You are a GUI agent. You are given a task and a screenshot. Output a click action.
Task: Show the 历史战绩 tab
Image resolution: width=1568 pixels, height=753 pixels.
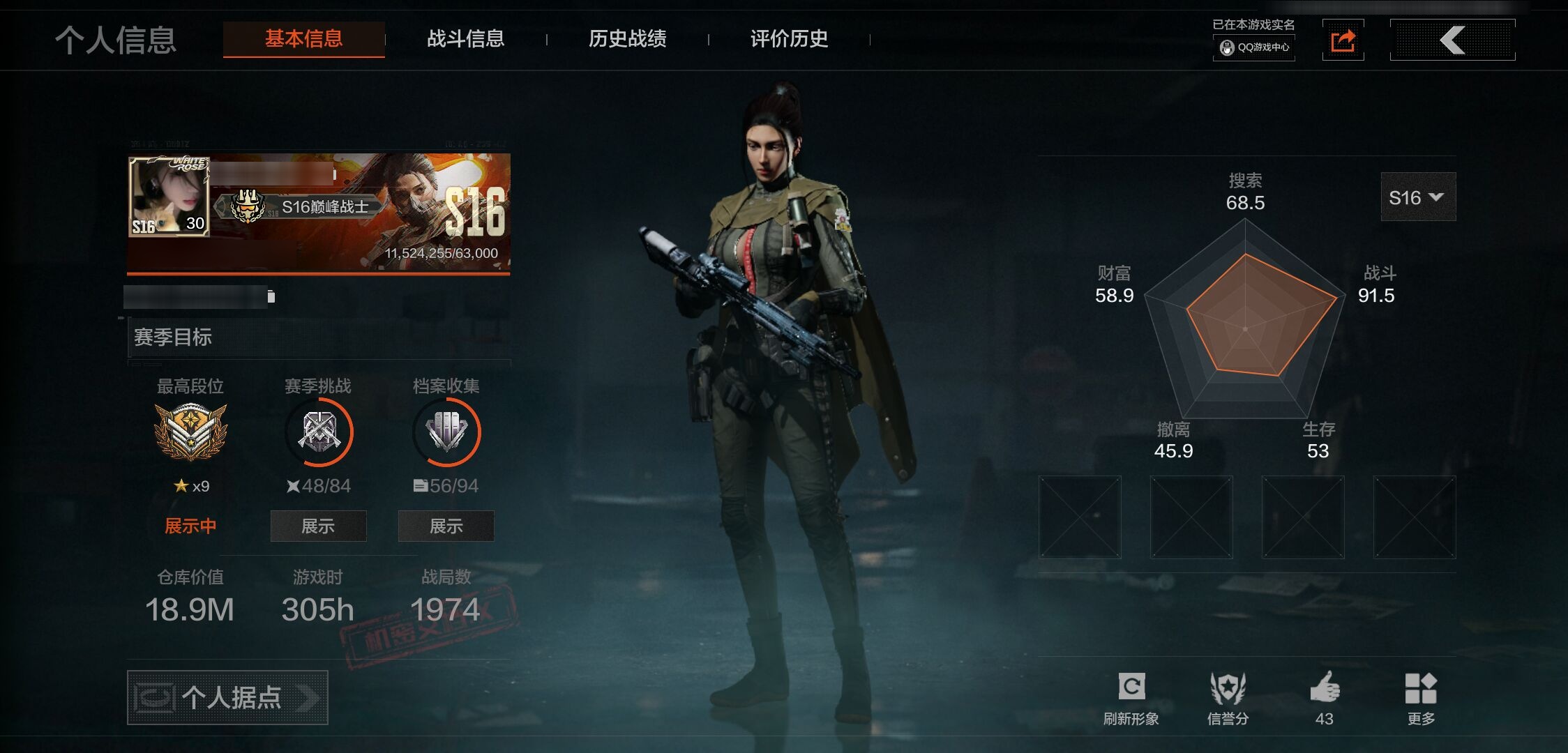(x=627, y=39)
